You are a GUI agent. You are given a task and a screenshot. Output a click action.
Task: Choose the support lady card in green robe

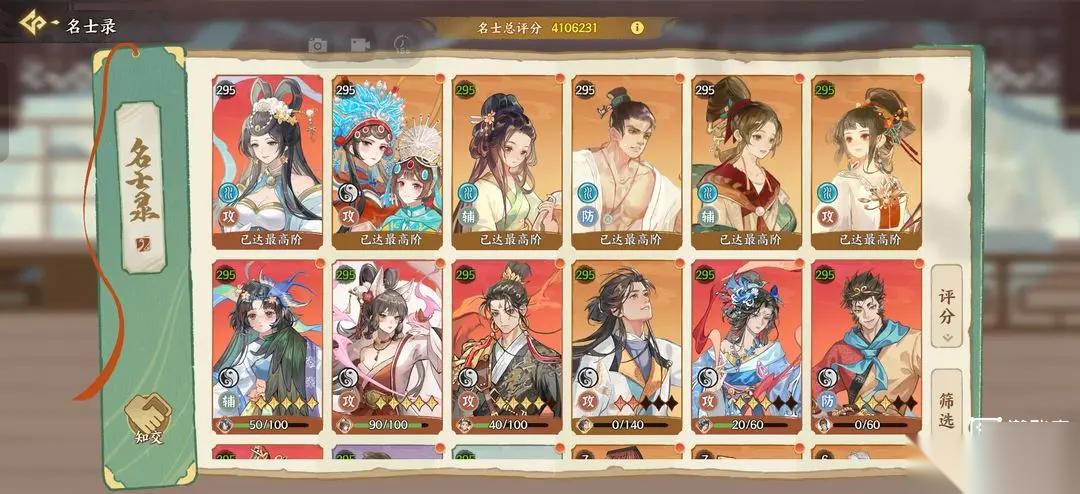coord(507,160)
